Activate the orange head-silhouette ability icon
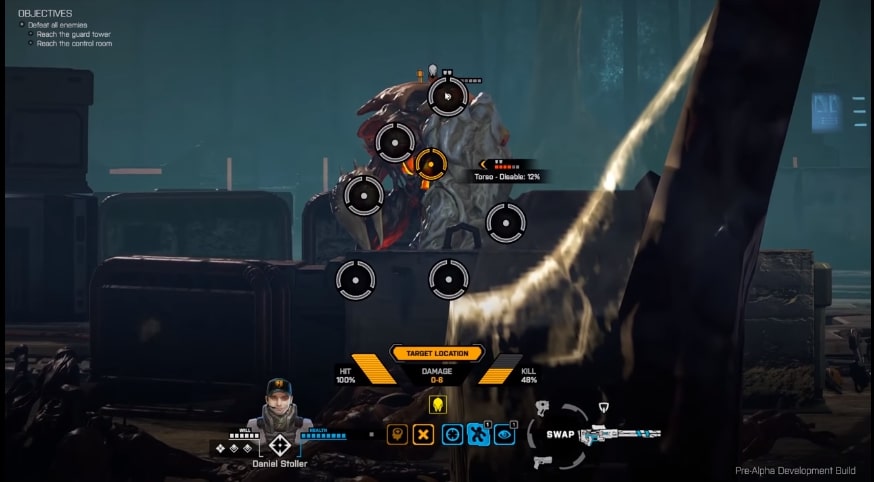 click(x=397, y=436)
